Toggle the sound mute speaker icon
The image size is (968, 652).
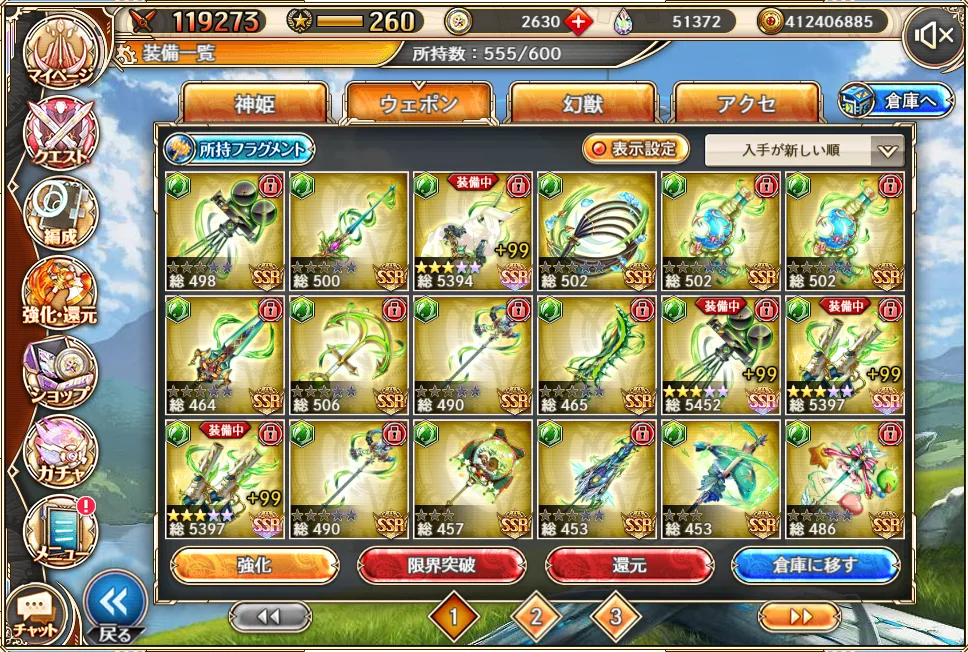coord(934,37)
